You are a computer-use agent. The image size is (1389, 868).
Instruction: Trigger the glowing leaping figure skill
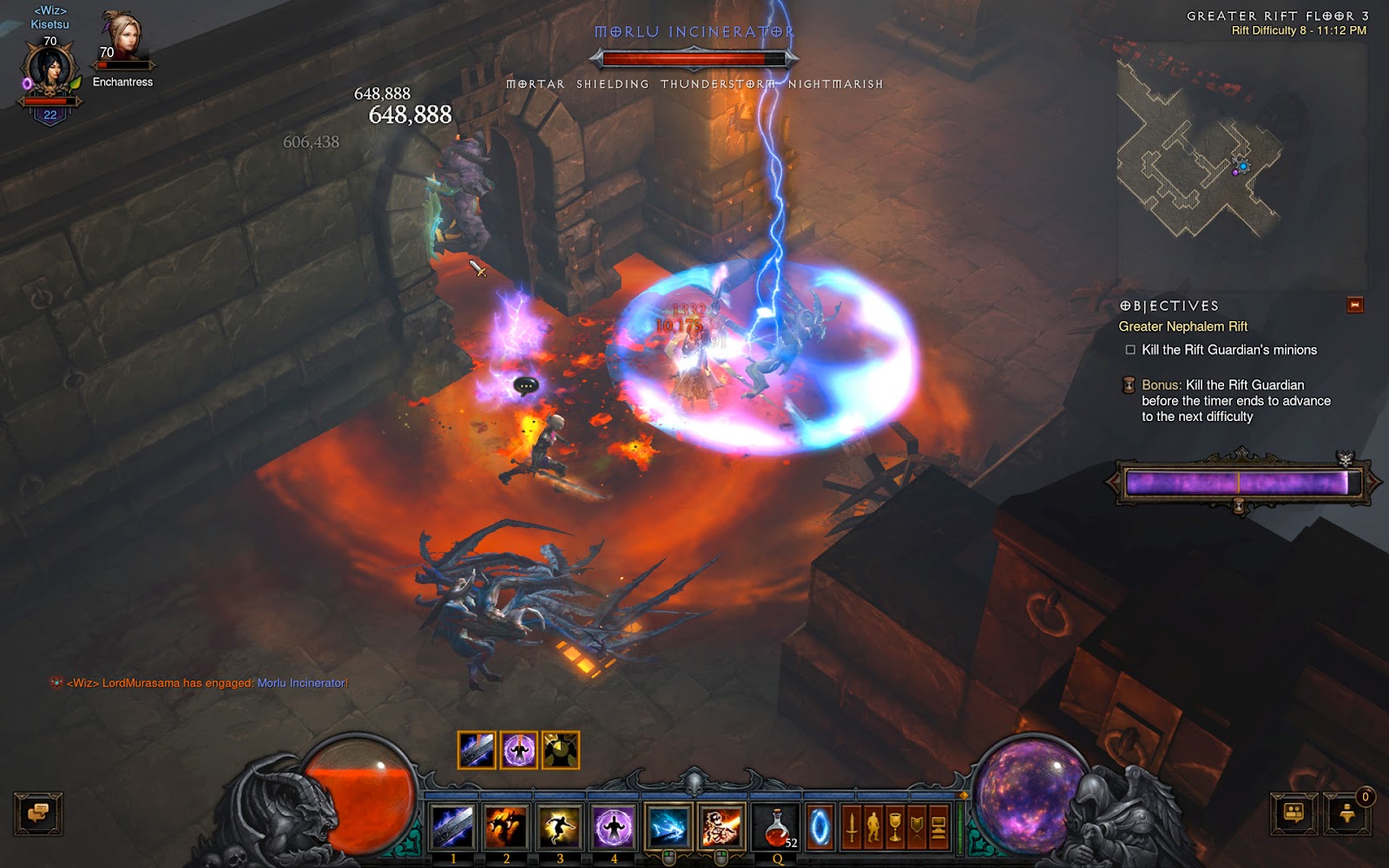coord(560,825)
